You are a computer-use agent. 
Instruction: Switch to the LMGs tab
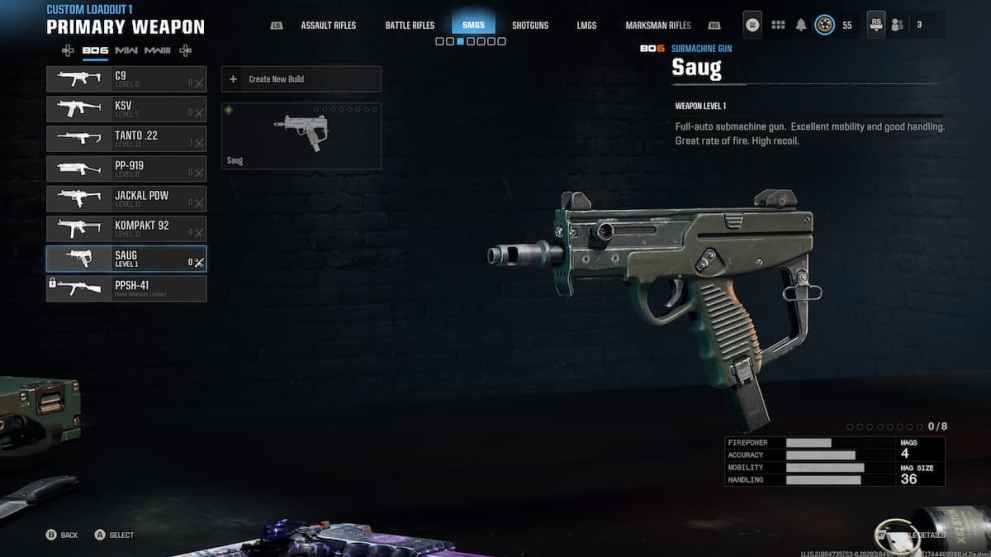click(587, 25)
